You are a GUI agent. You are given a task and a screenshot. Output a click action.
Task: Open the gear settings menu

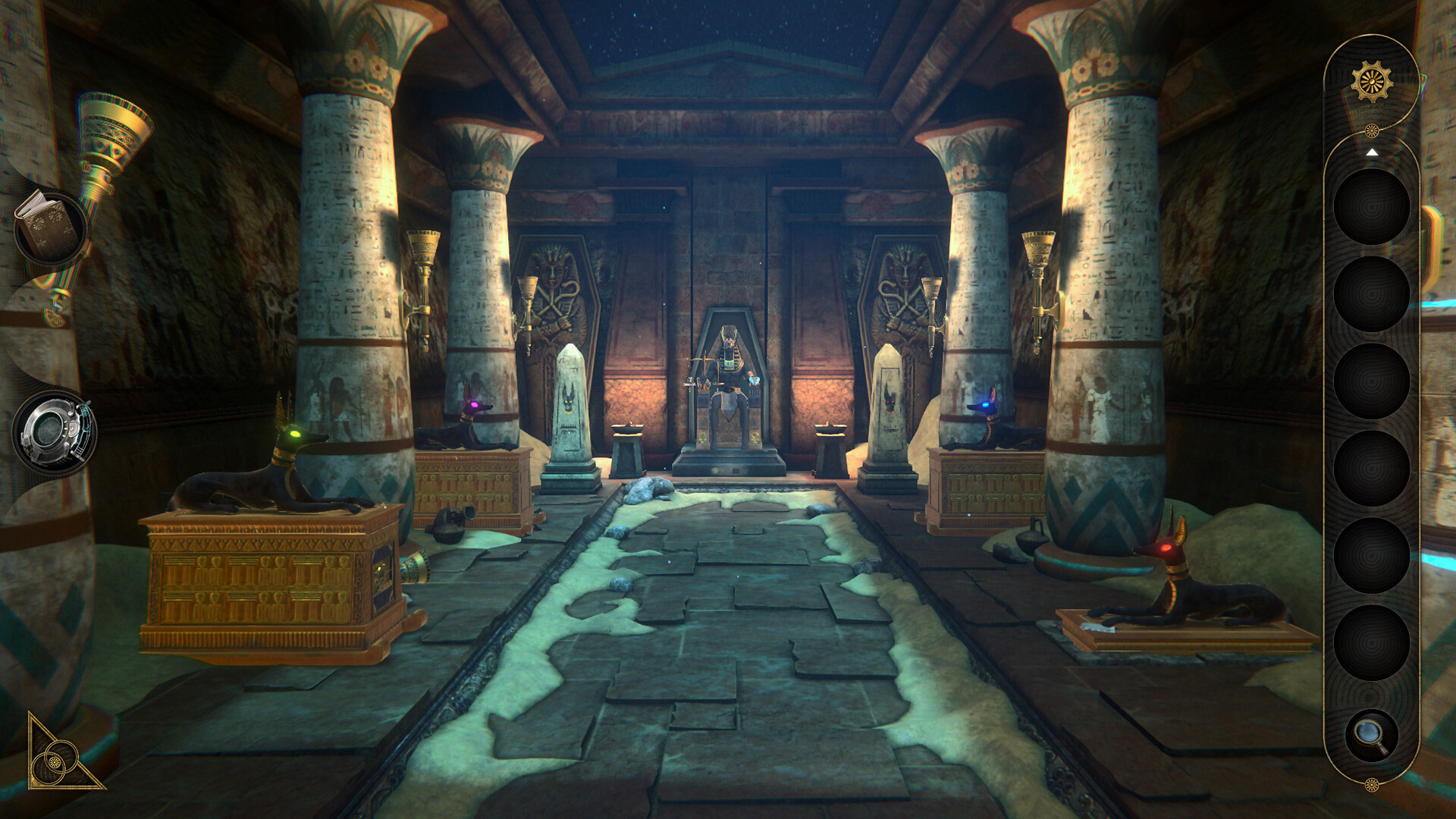pyautogui.click(x=1371, y=82)
